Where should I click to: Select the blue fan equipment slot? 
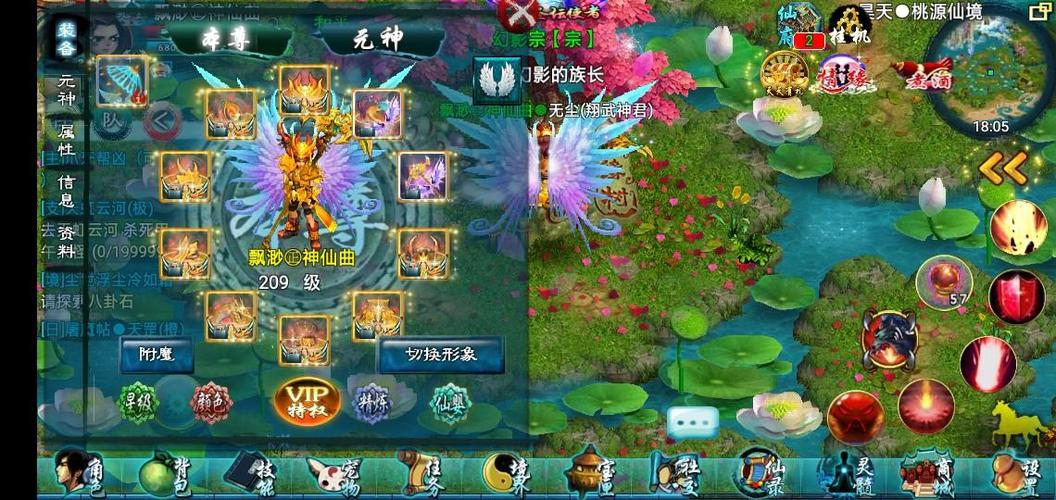pos(122,81)
